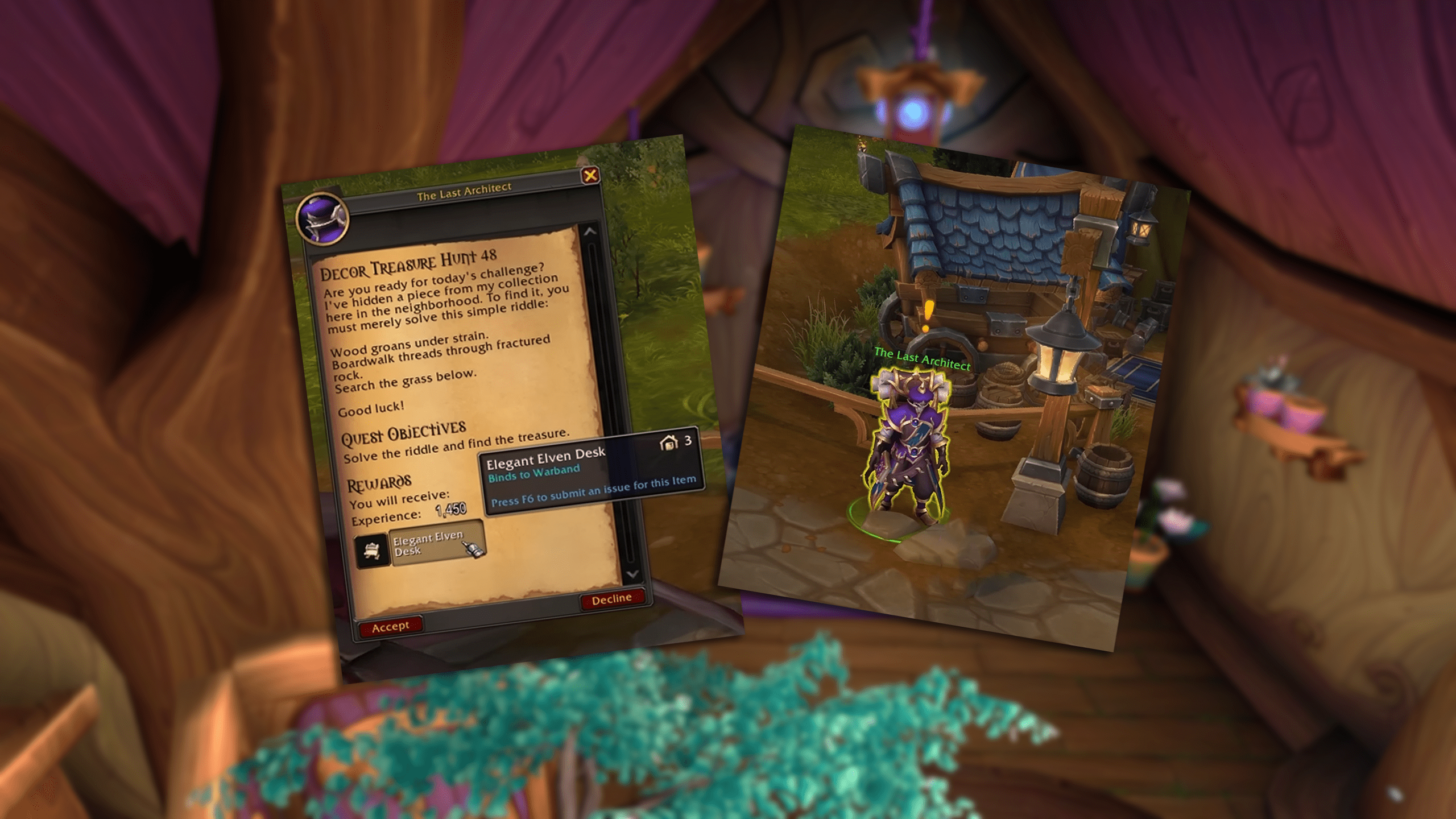Decline the quest offer
The width and height of the screenshot is (1456, 819).
(x=611, y=599)
